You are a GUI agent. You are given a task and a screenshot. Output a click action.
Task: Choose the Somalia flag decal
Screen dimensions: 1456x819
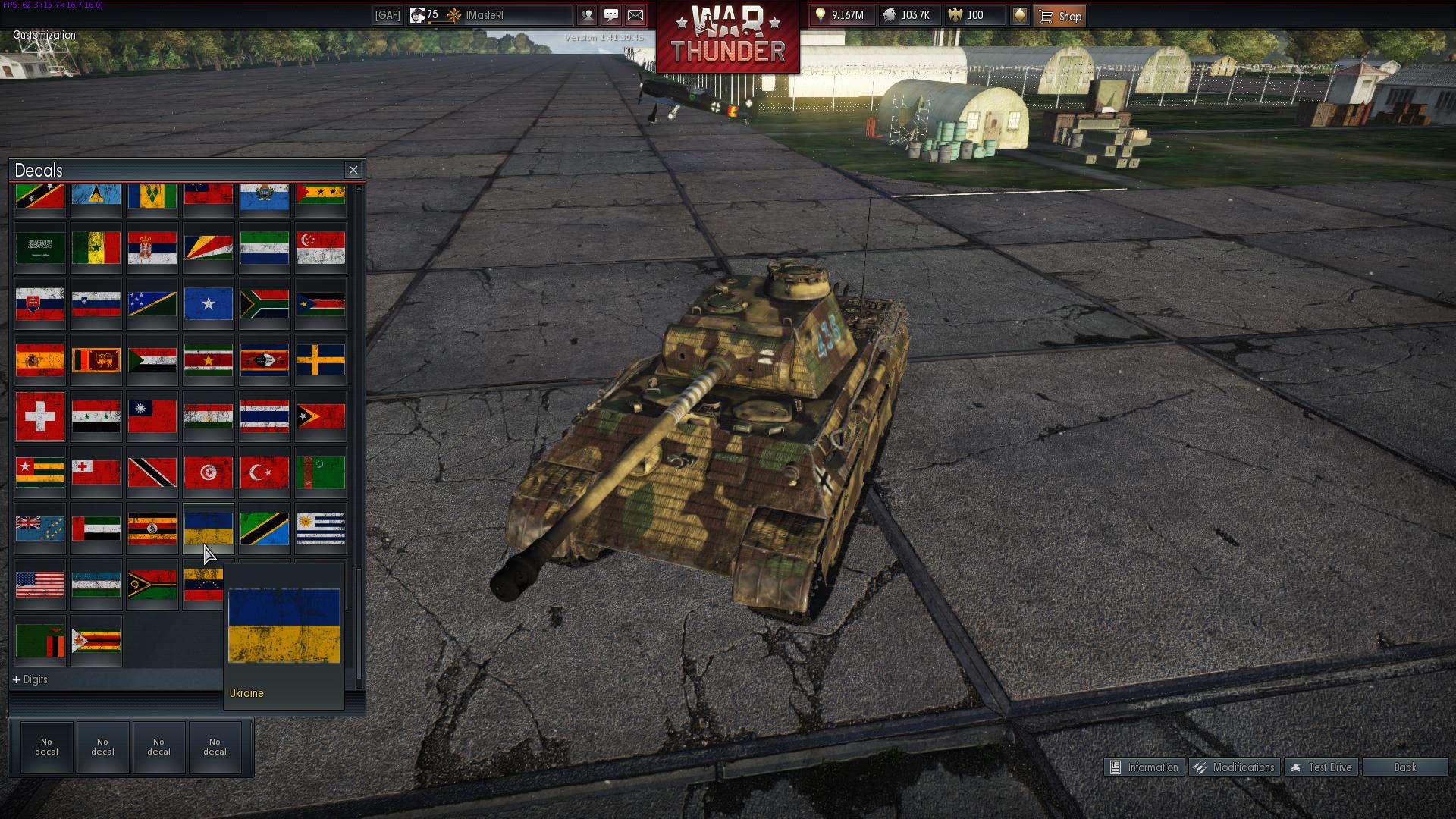(x=209, y=303)
